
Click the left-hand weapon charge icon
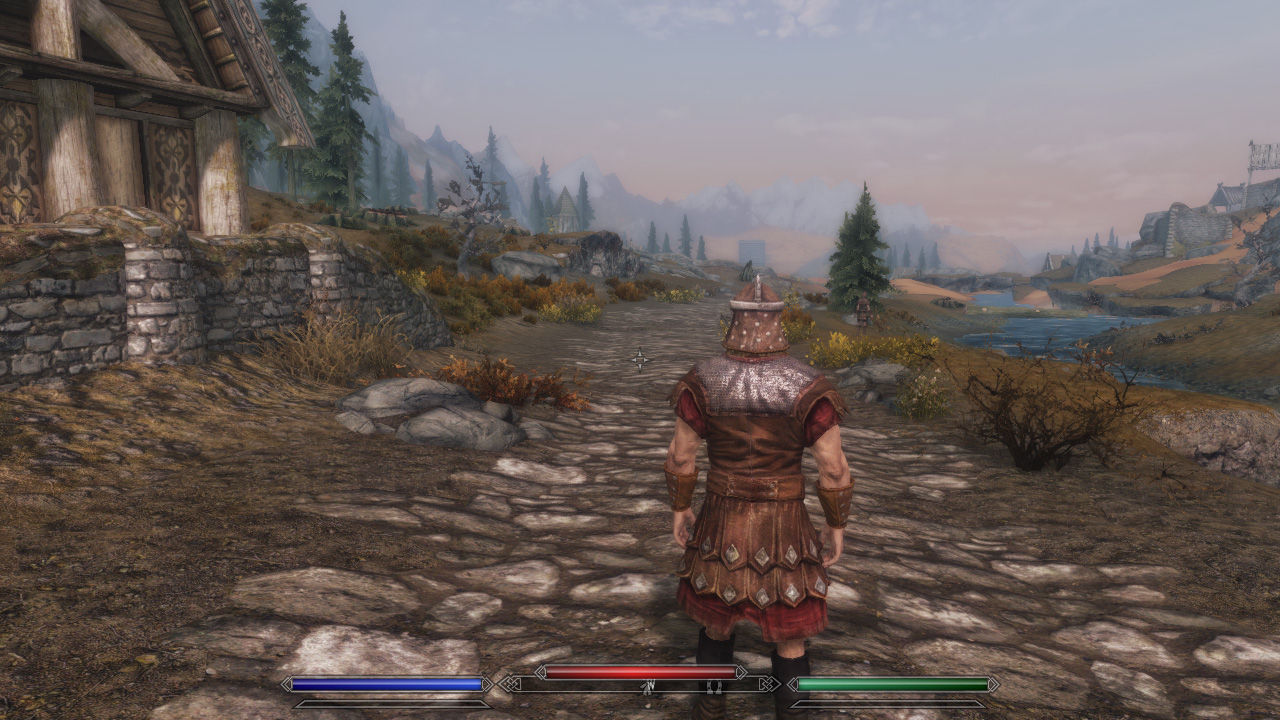tap(648, 685)
